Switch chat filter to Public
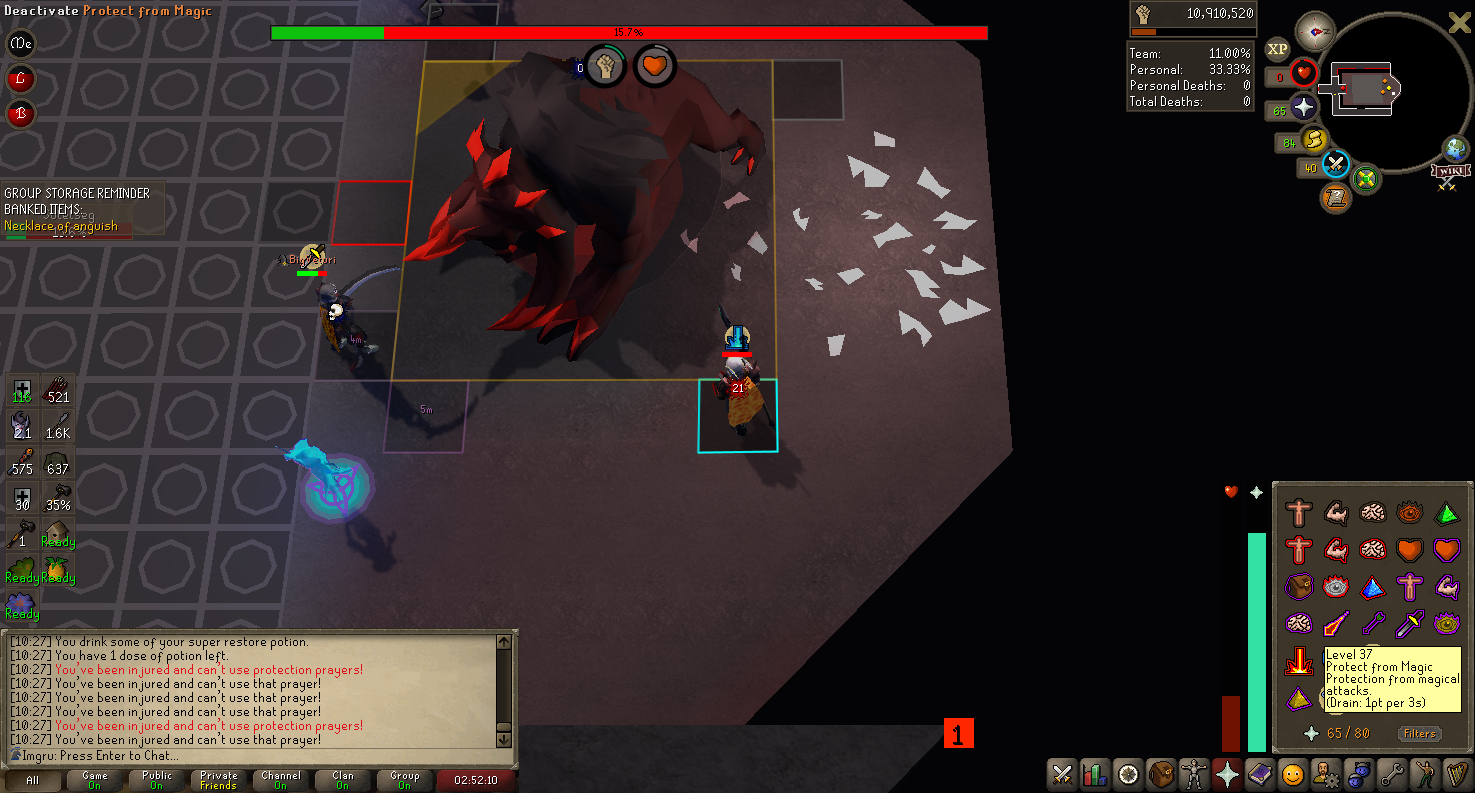The height and width of the screenshot is (793, 1475). [x=156, y=780]
